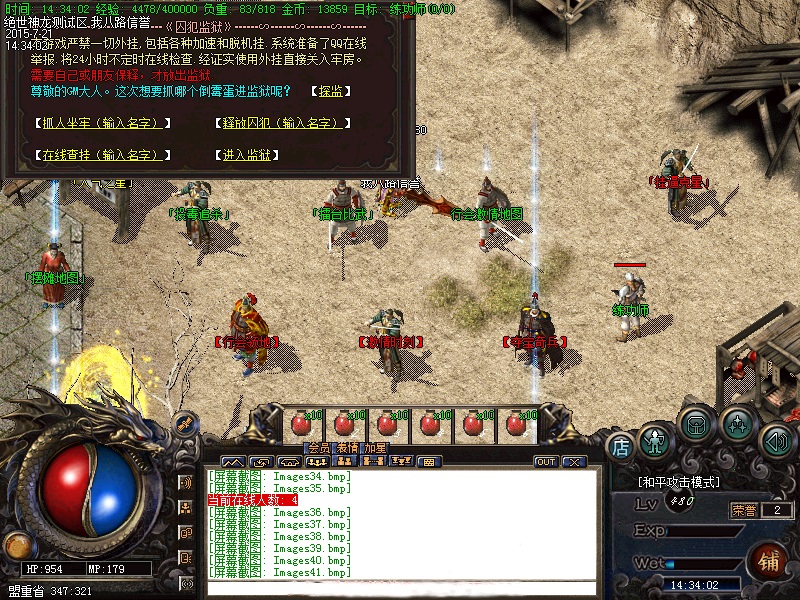Screen dimensions: 800x600
Task: Close the chat panel with X
Action: click(x=573, y=462)
